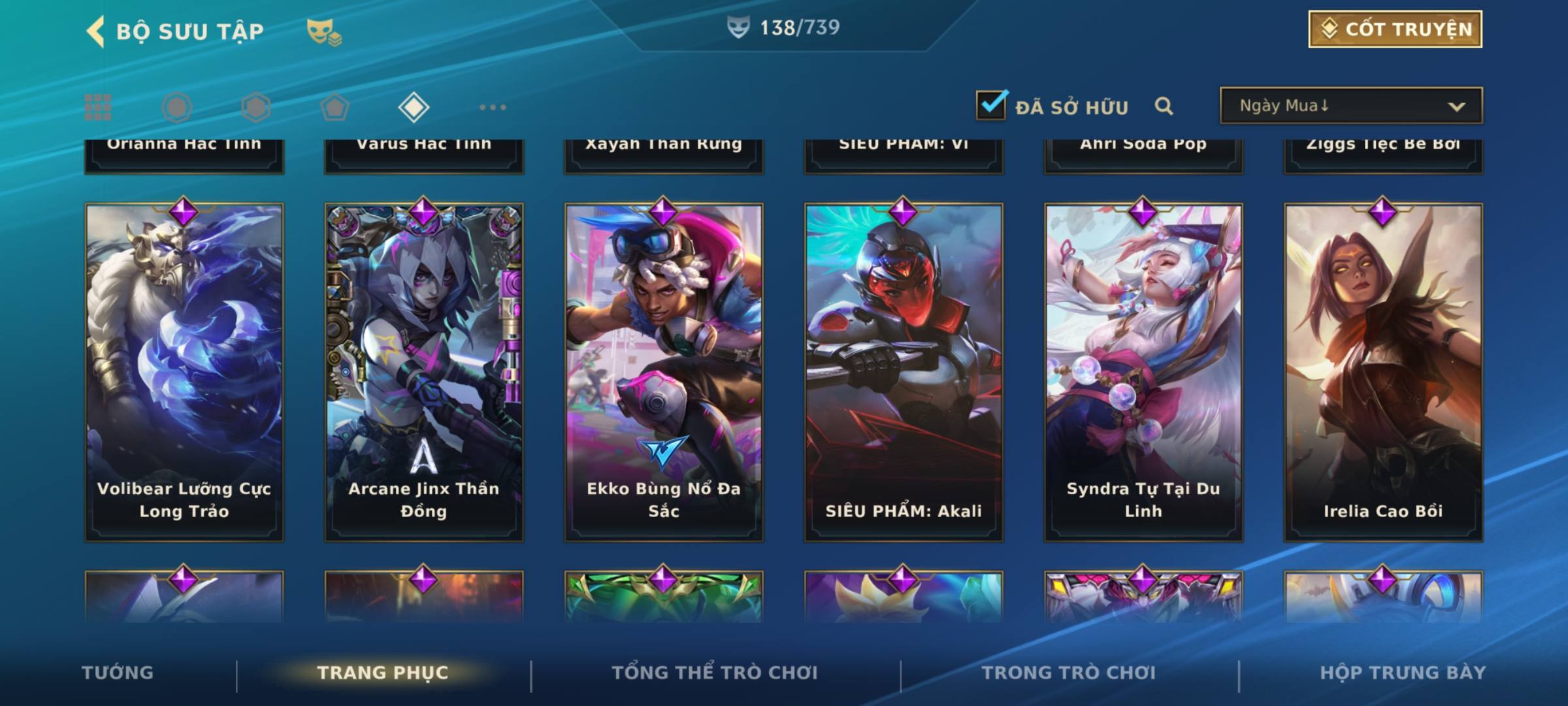Open the Ngày Mua sort dropdown
Screen dimensions: 1568x706
1350,106
